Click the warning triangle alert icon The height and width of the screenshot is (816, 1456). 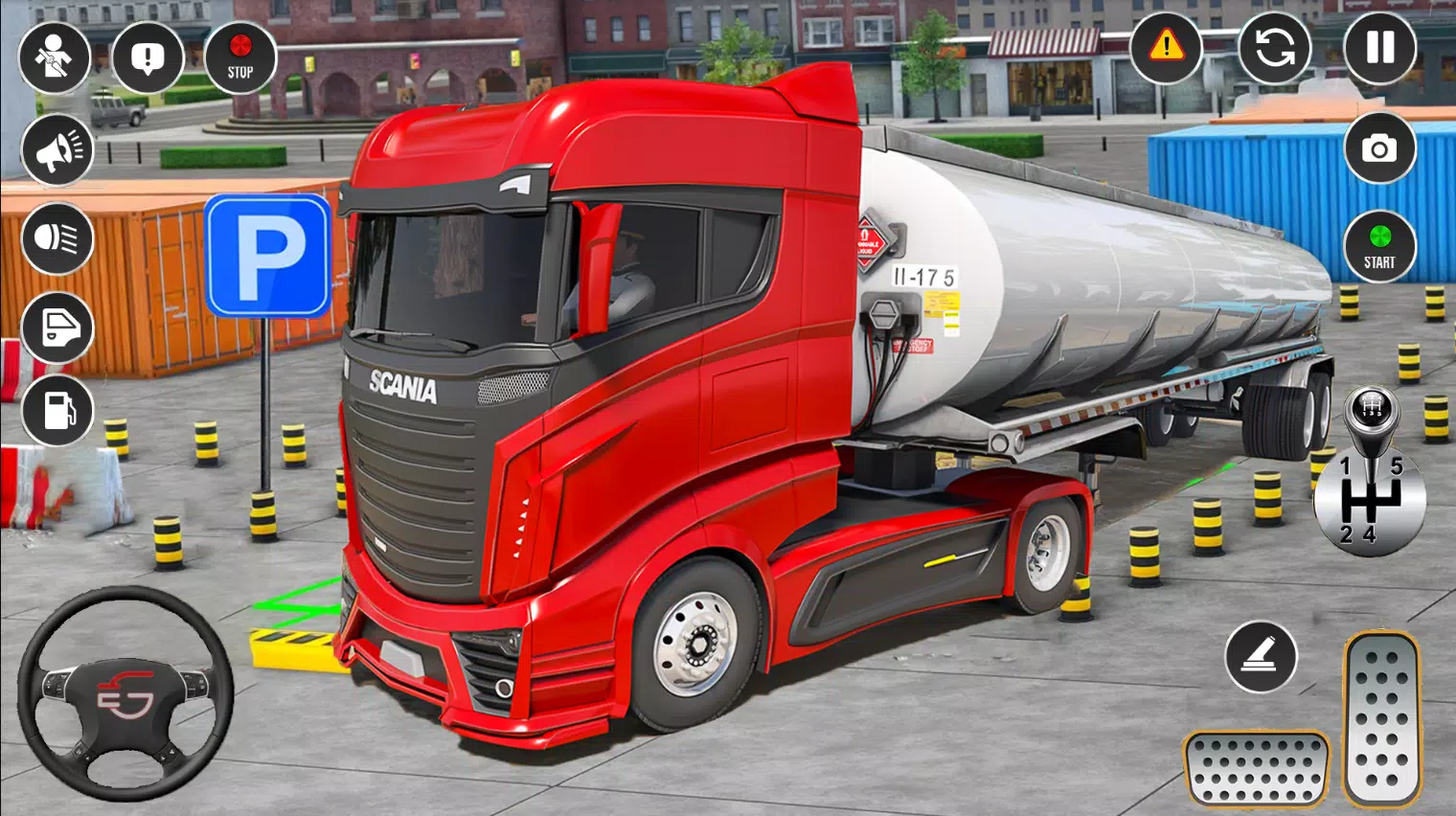coord(1166,47)
